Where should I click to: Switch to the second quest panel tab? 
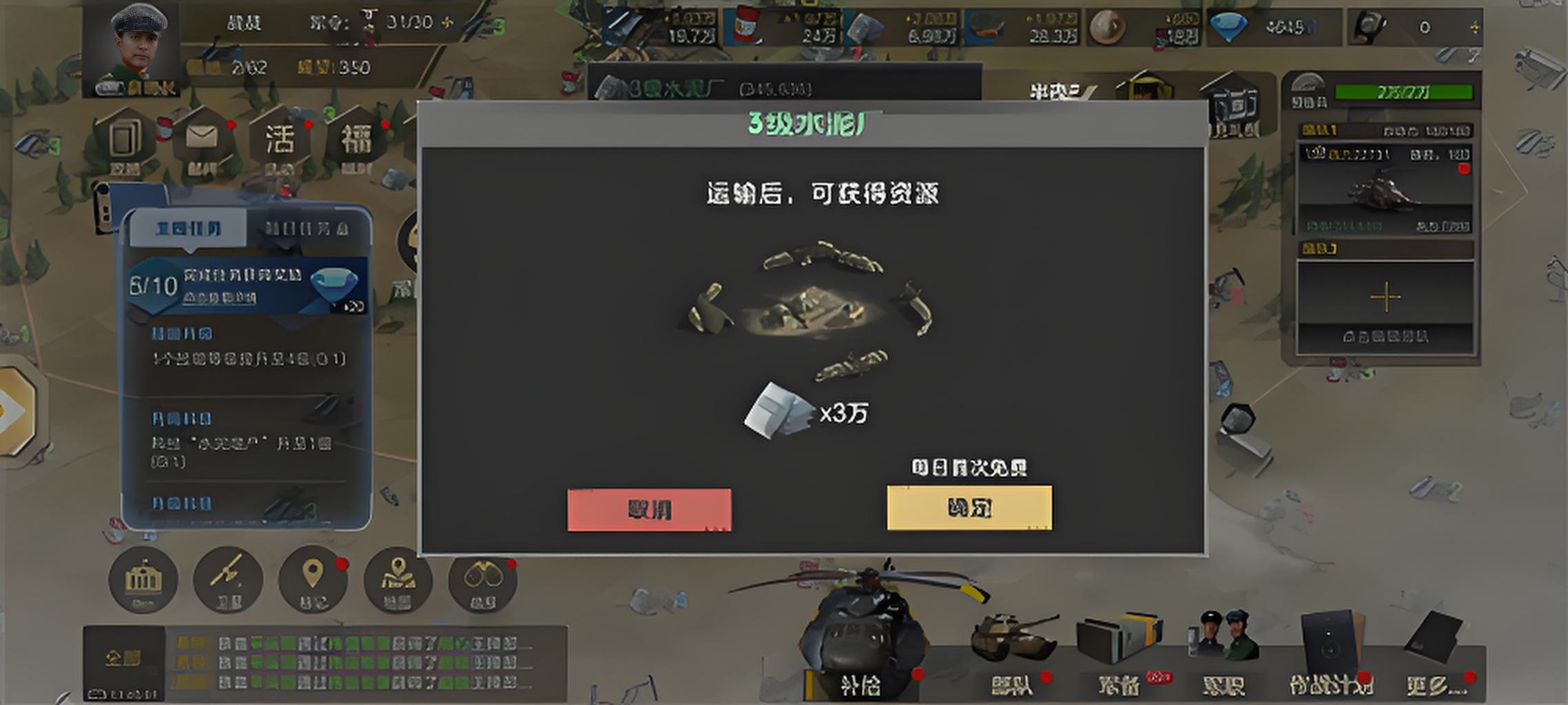307,229
